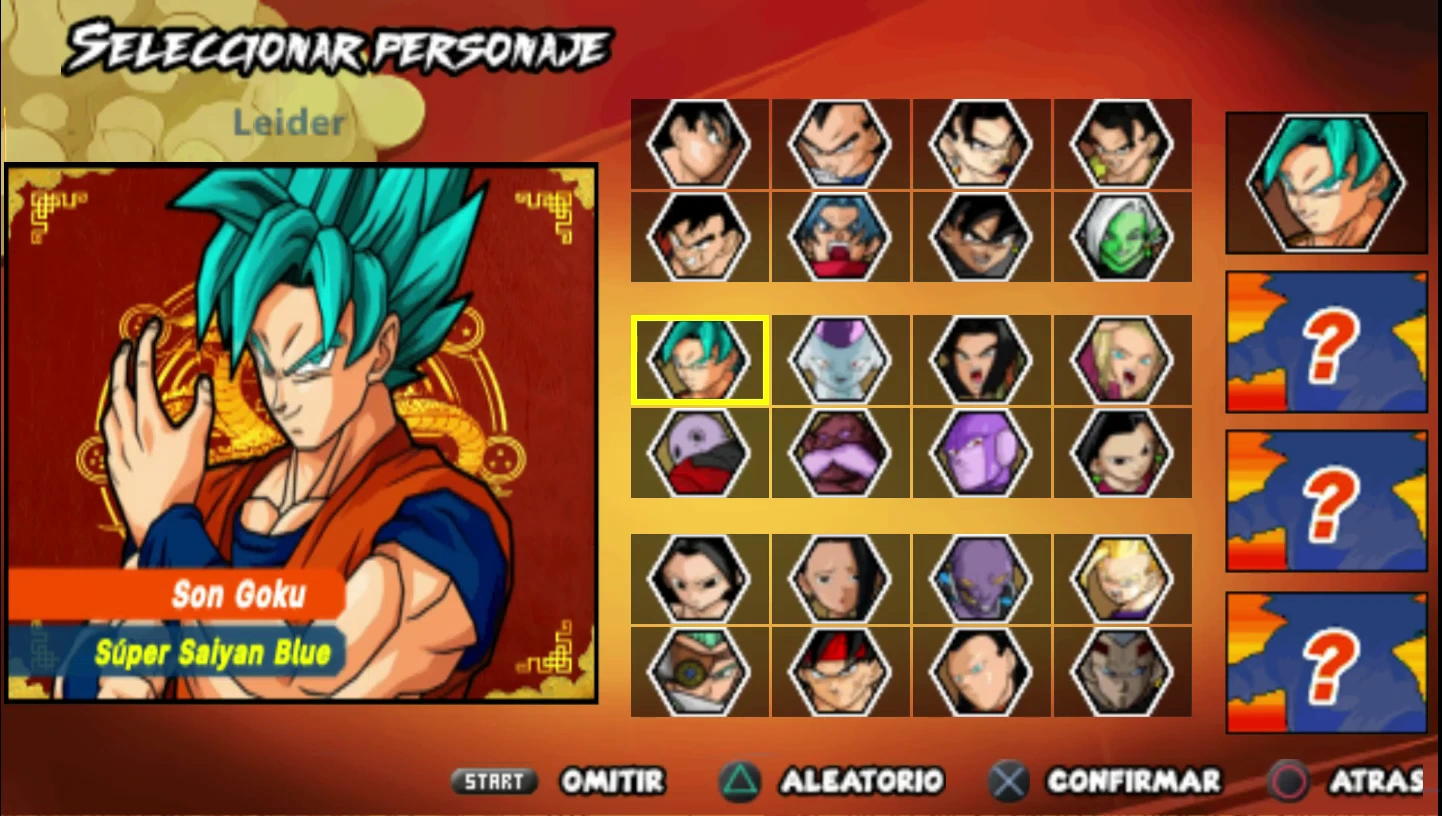Click the first question-mark team slot

pos(1325,343)
